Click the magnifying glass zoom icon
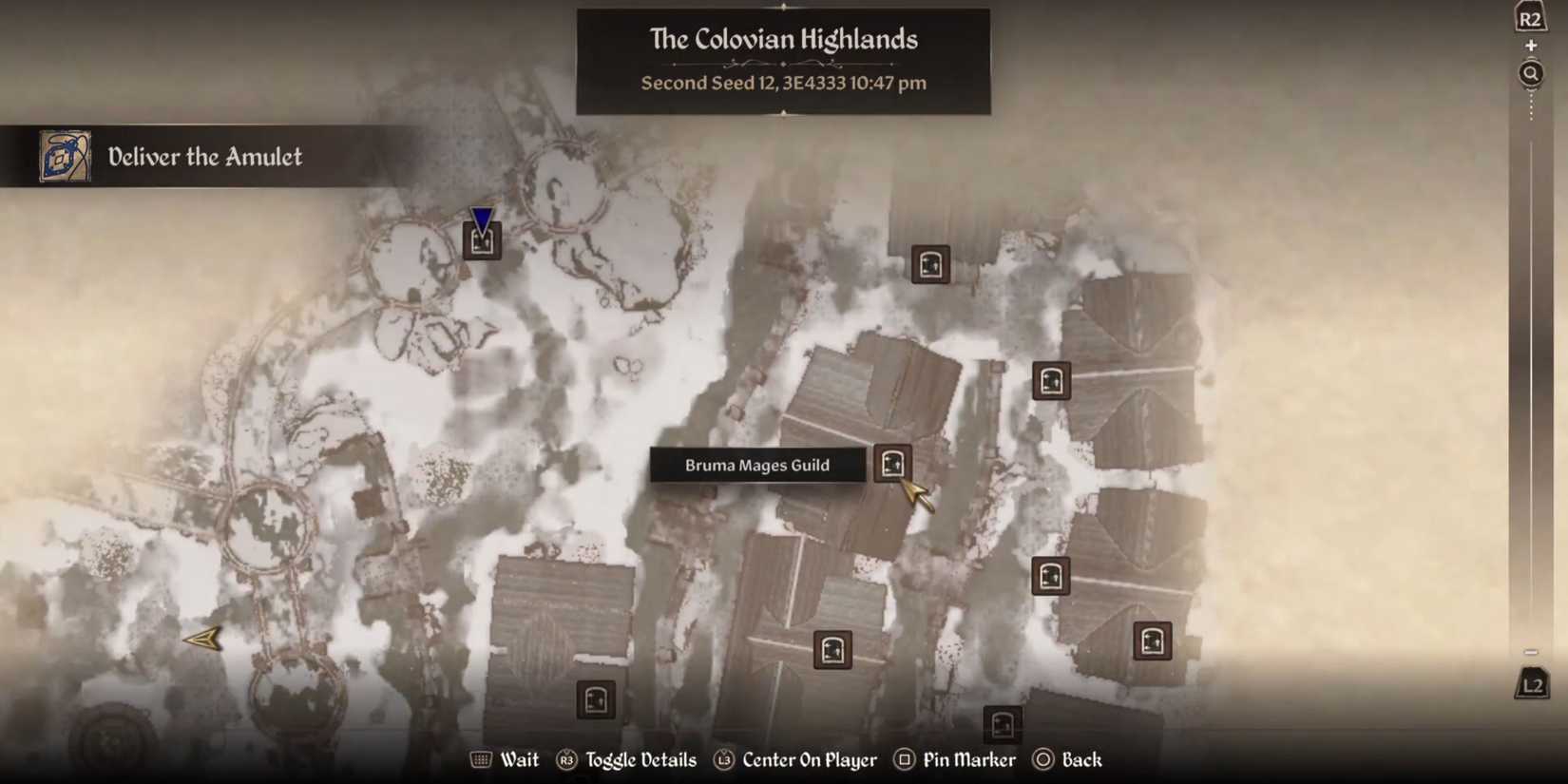1568x784 pixels. pyautogui.click(x=1531, y=72)
